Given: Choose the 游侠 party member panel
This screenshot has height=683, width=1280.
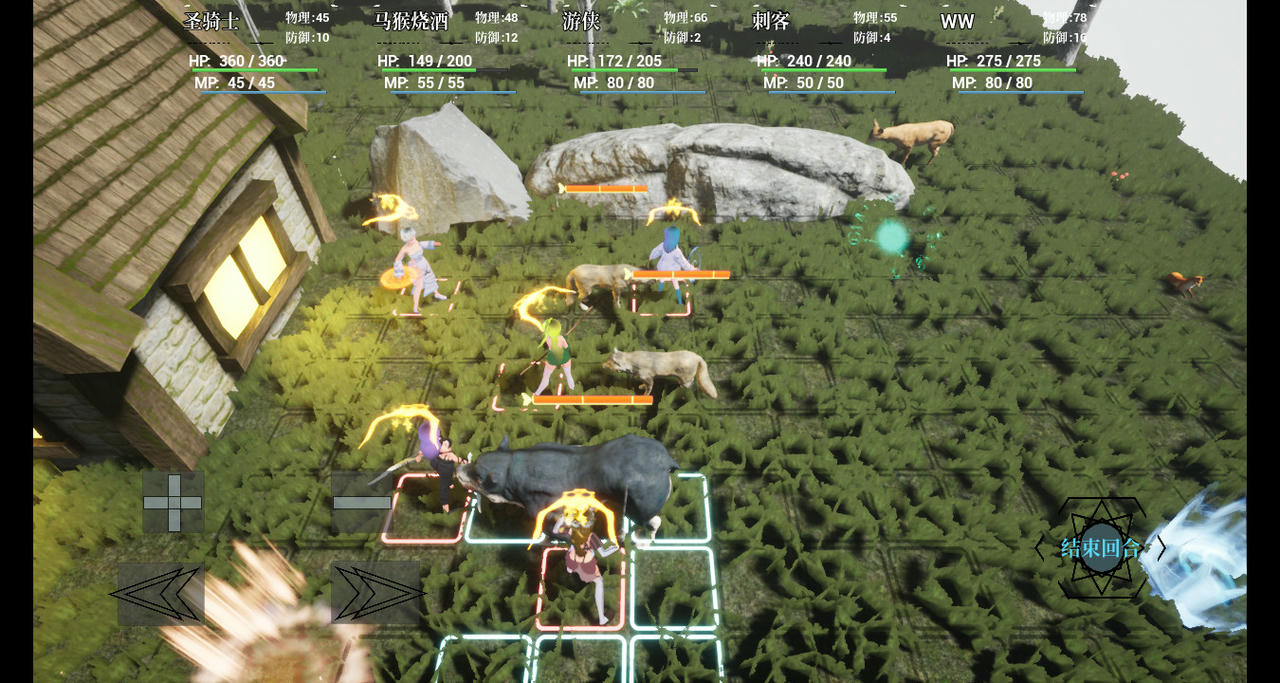Looking at the screenshot, I should [x=636, y=50].
